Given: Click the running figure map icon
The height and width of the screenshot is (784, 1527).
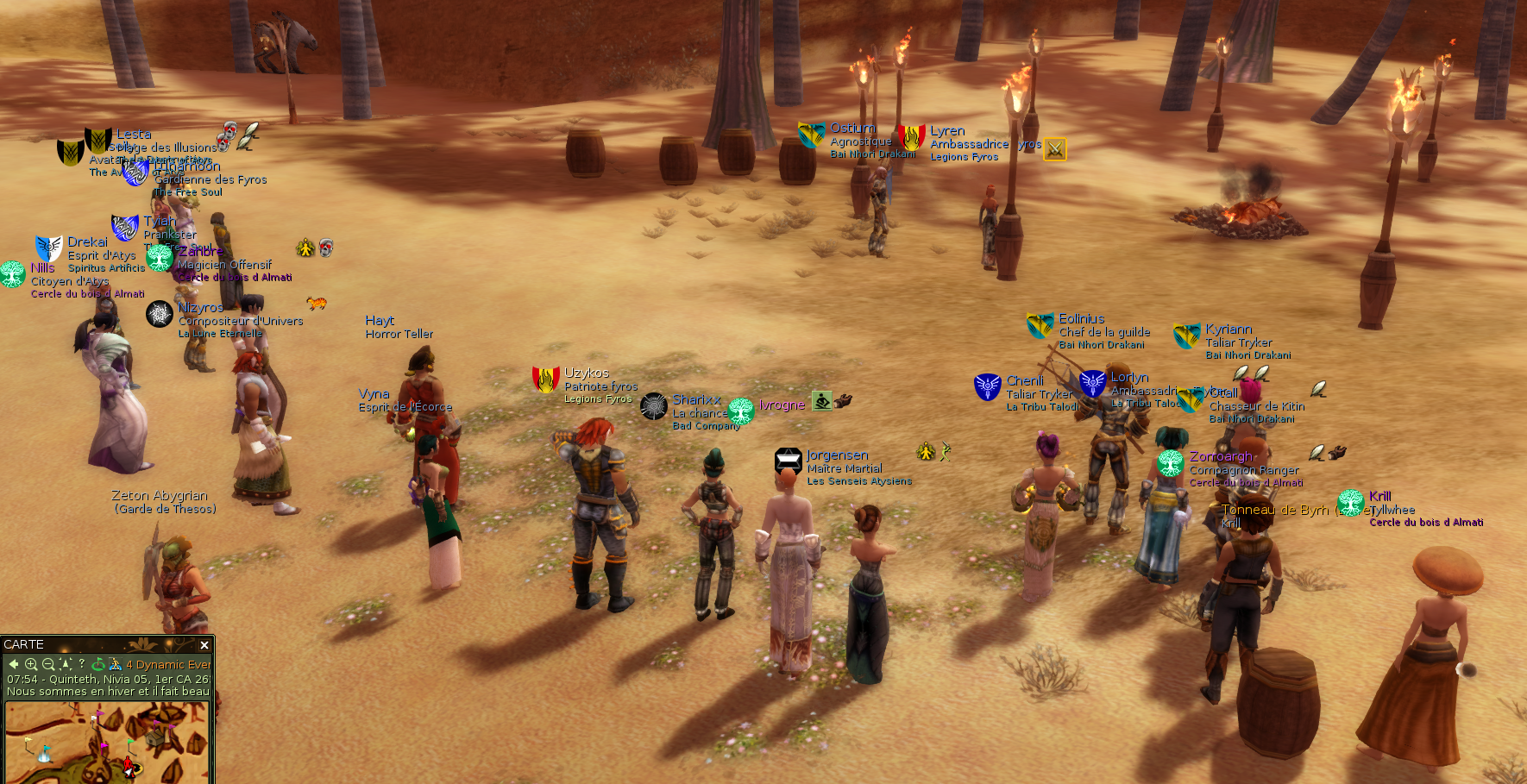Looking at the screenshot, I should (116, 664).
